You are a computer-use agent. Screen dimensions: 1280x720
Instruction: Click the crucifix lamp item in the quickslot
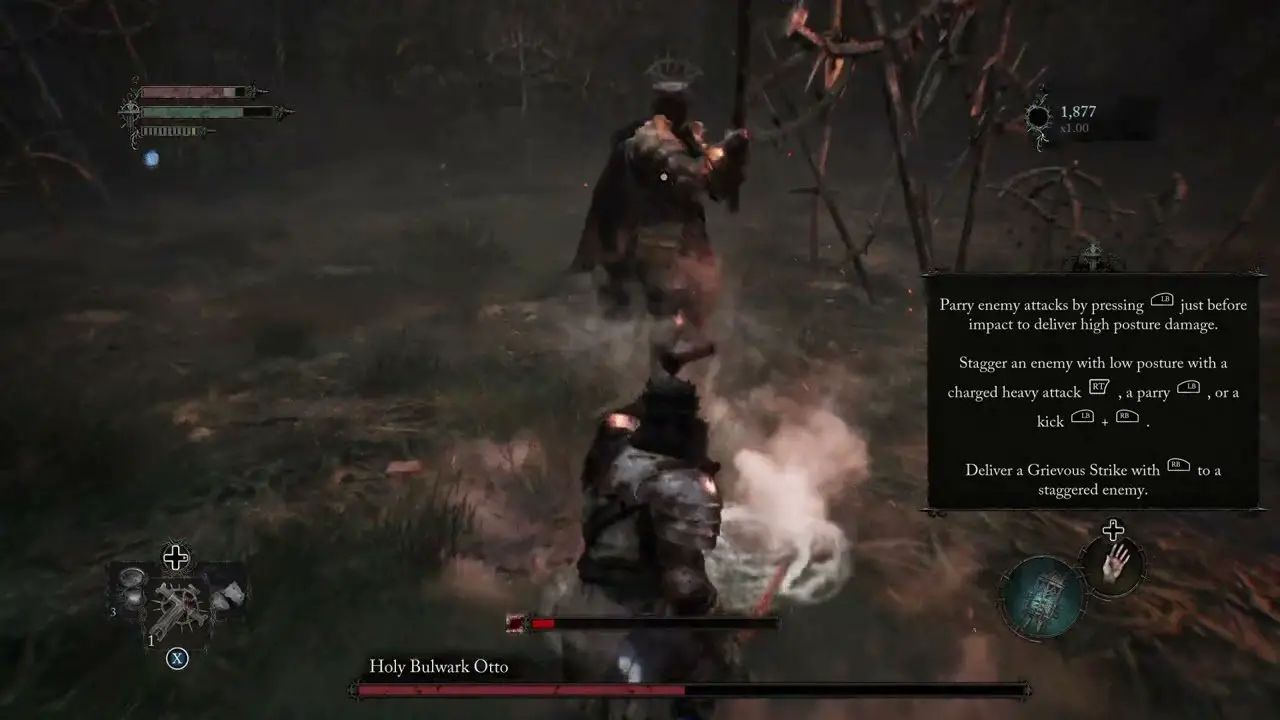tap(179, 604)
